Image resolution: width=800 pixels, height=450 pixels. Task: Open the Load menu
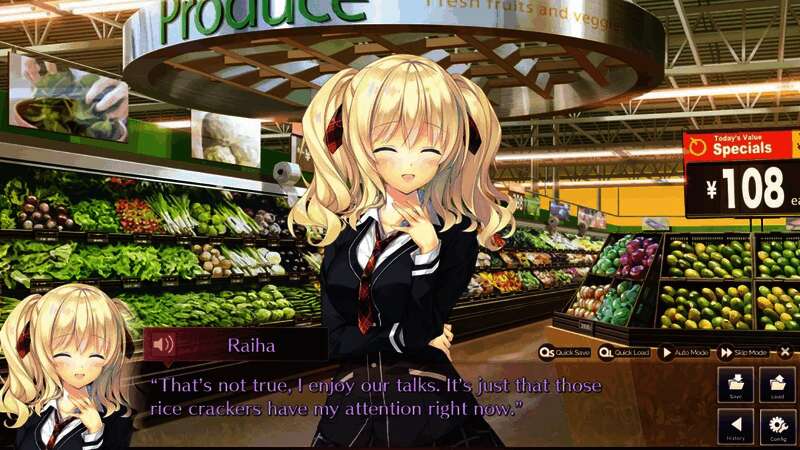[777, 386]
